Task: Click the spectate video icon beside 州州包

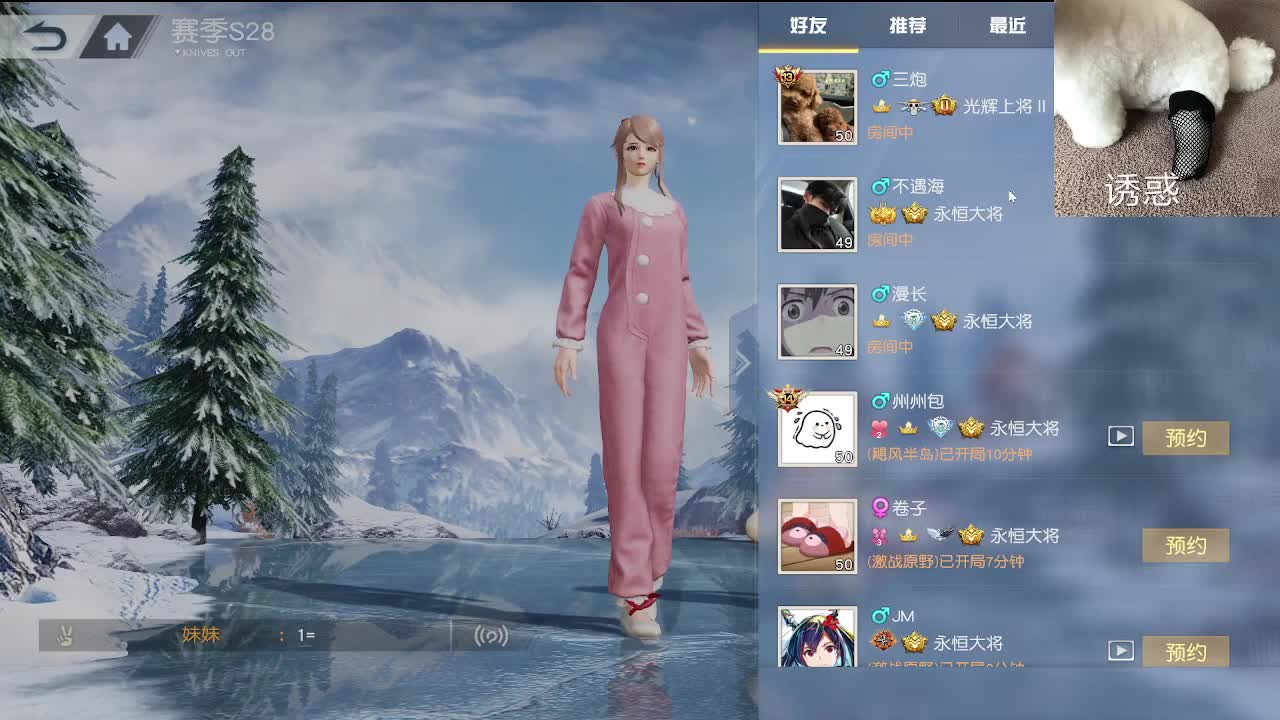Action: (x=1120, y=436)
